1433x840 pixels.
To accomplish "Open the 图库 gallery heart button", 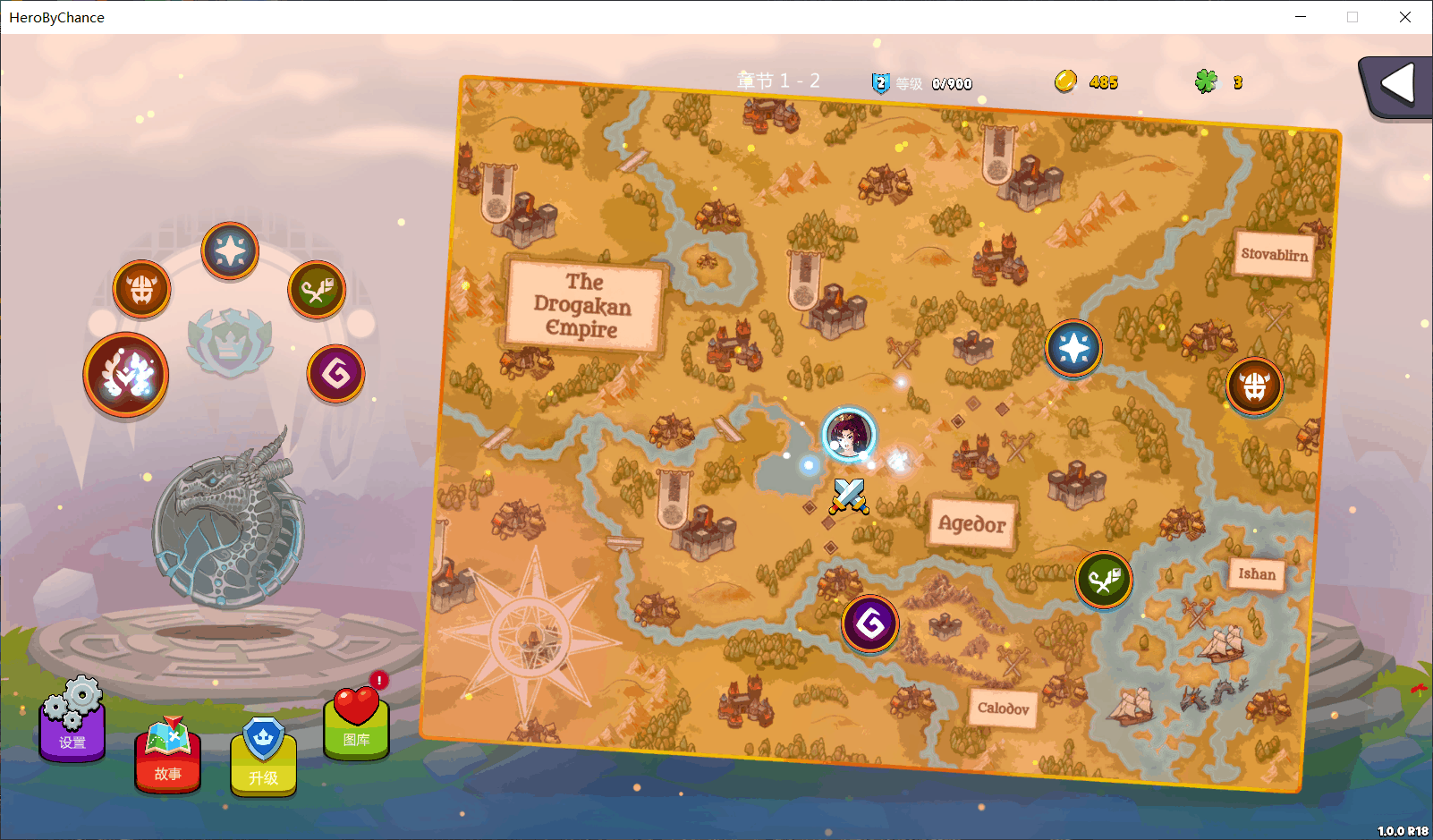I will [x=356, y=723].
